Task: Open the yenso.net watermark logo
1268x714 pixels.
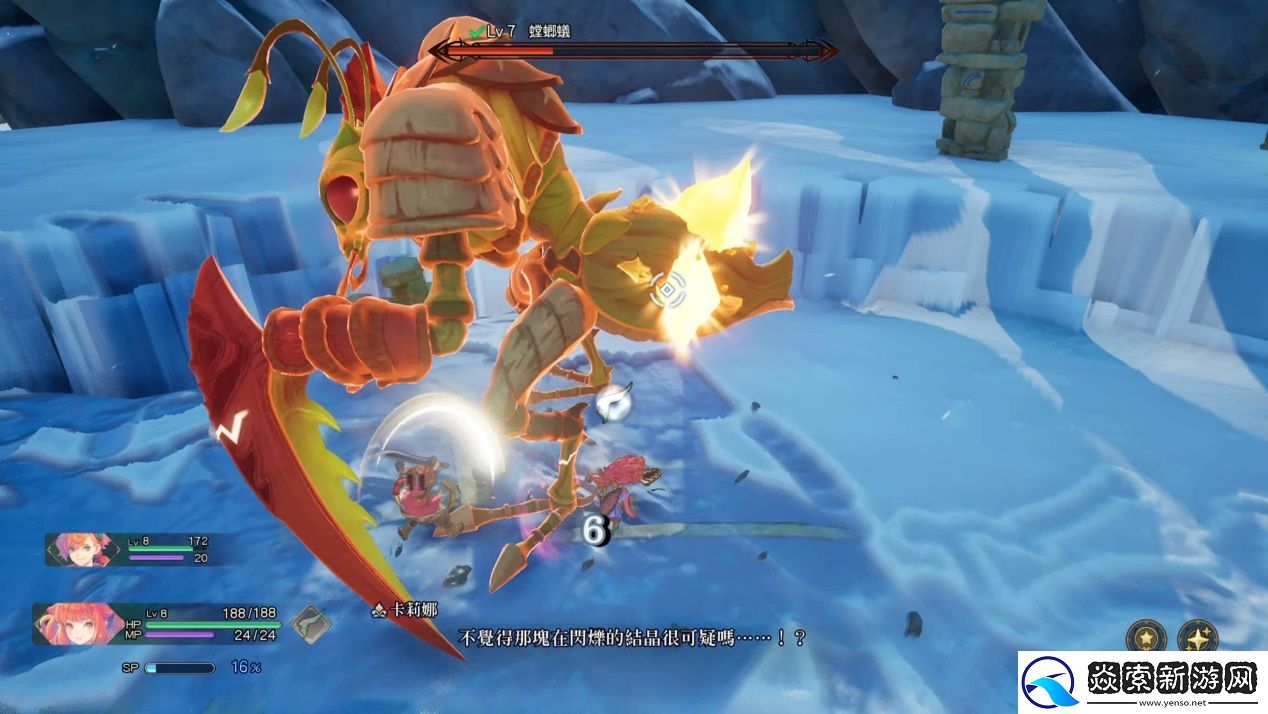Action: click(1141, 683)
